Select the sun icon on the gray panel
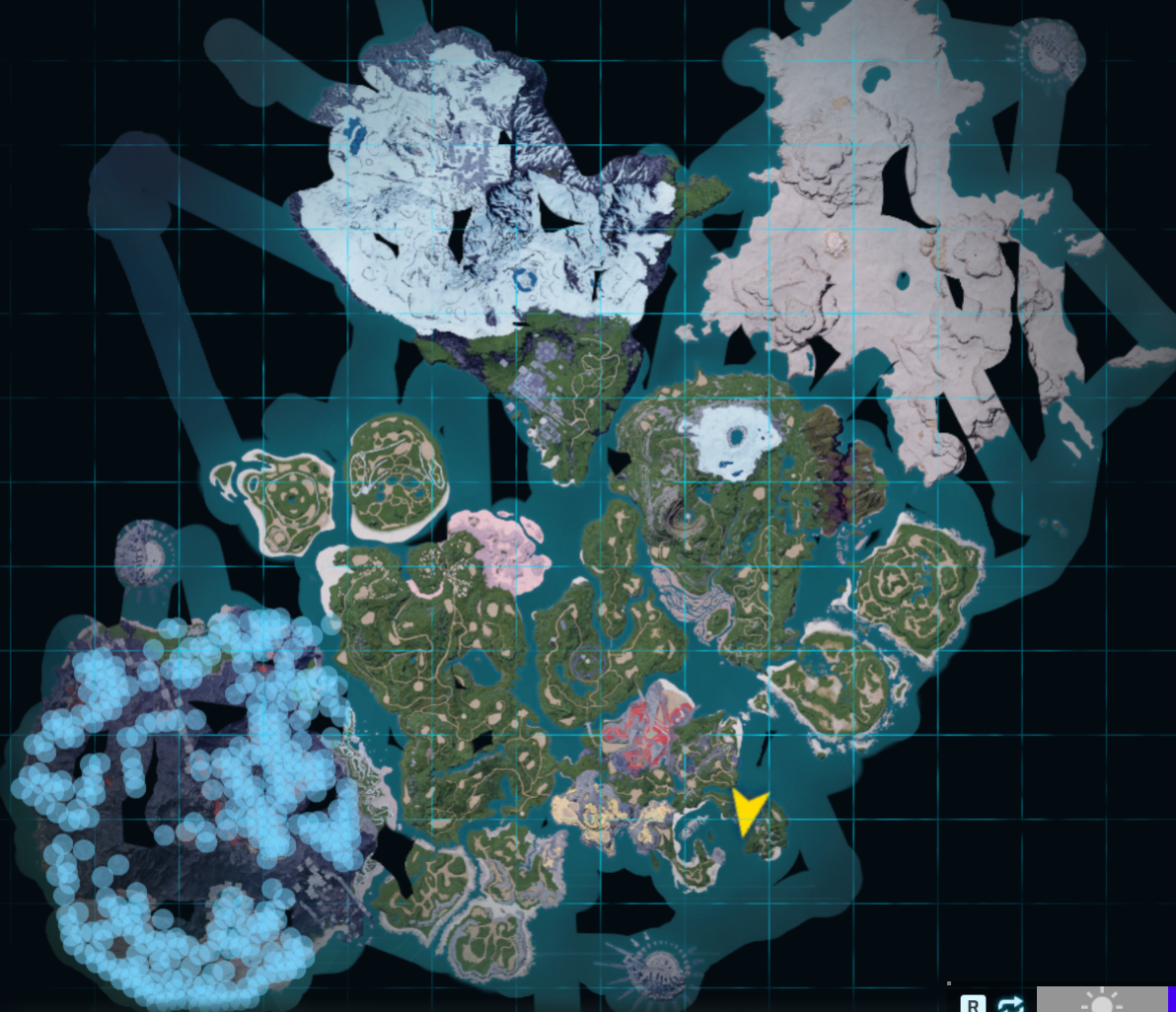 coord(1101,1001)
